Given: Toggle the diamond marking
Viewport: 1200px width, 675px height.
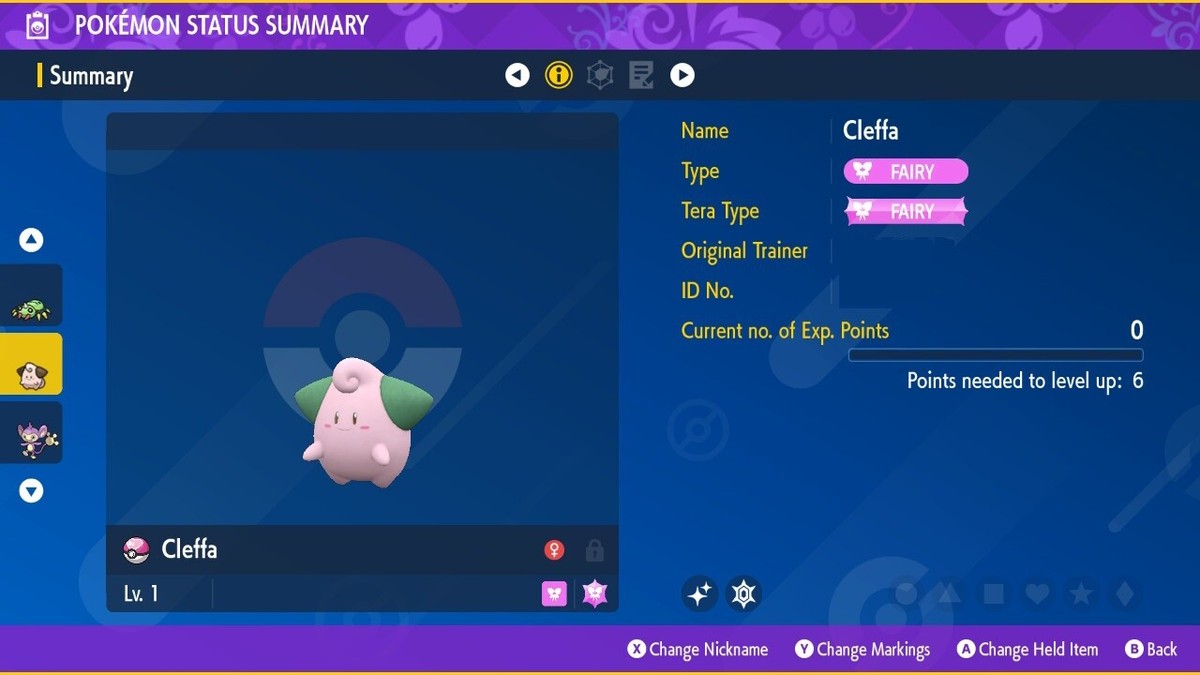Looking at the screenshot, I should [x=1124, y=594].
